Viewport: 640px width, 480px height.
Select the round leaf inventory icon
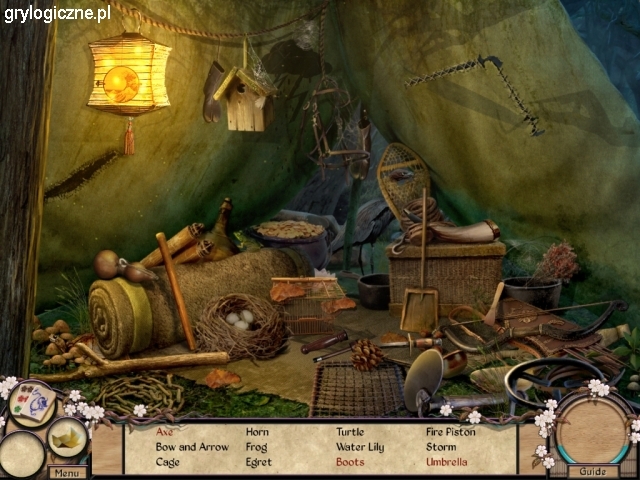(x=67, y=437)
